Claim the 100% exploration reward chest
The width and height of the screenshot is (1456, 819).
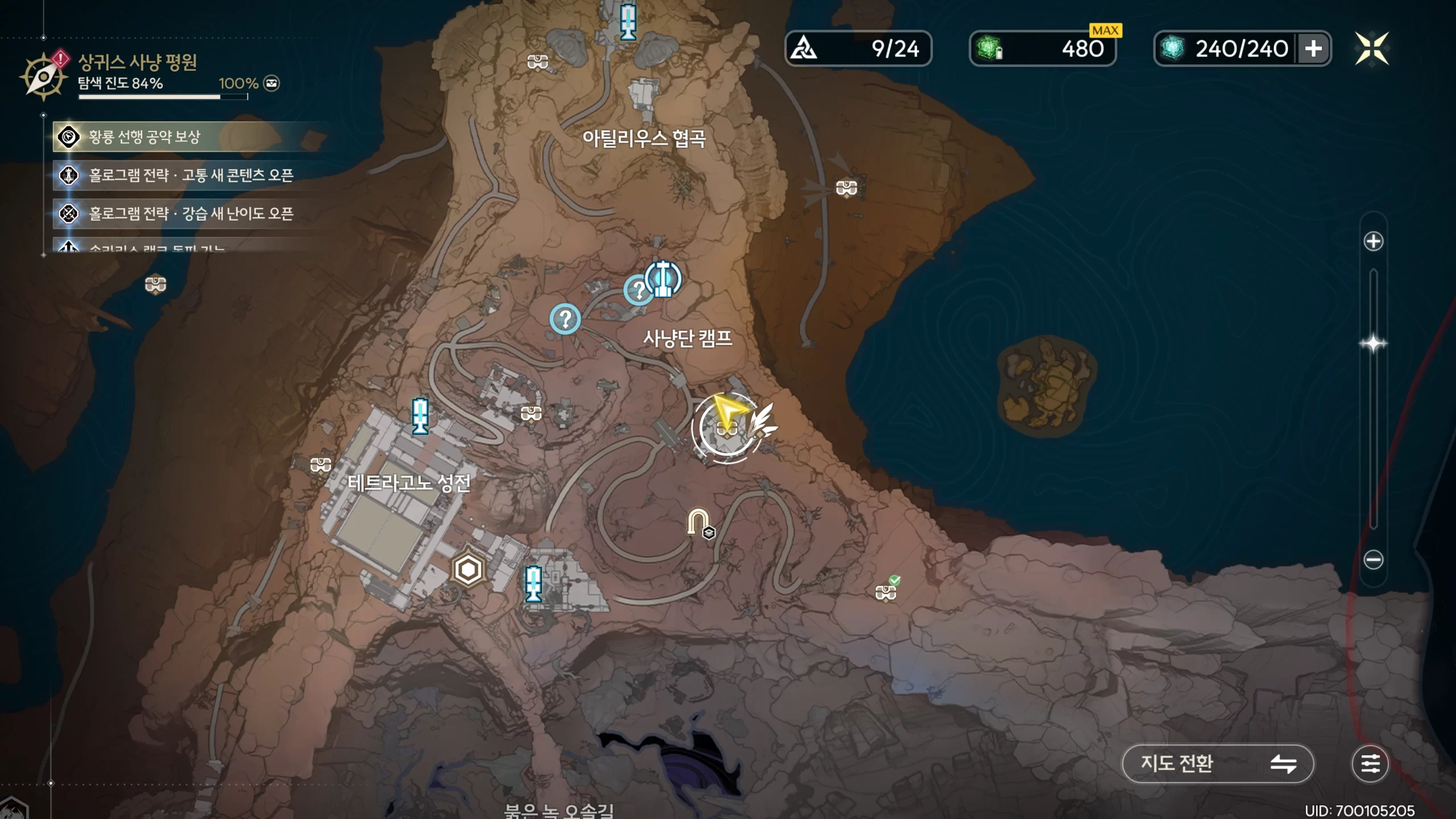(272, 84)
